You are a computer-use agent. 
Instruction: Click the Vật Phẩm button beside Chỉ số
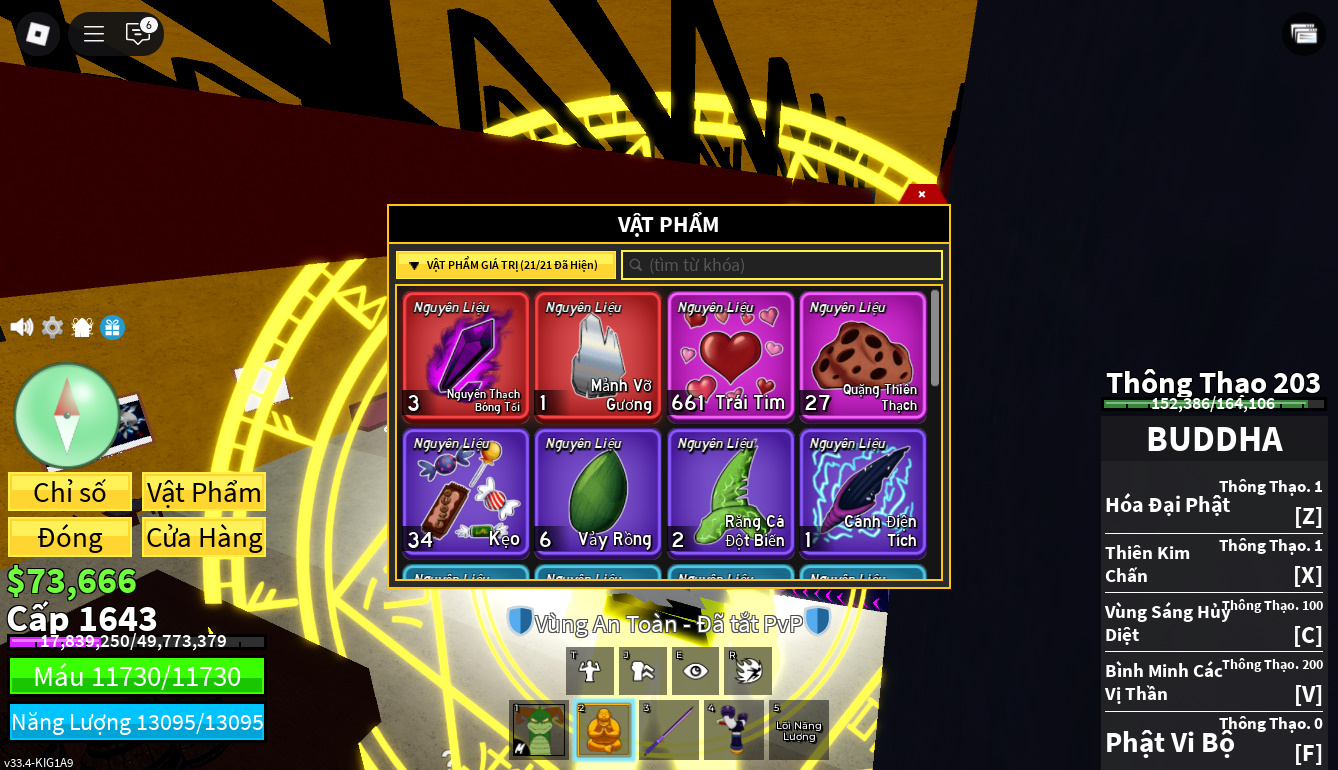click(204, 492)
